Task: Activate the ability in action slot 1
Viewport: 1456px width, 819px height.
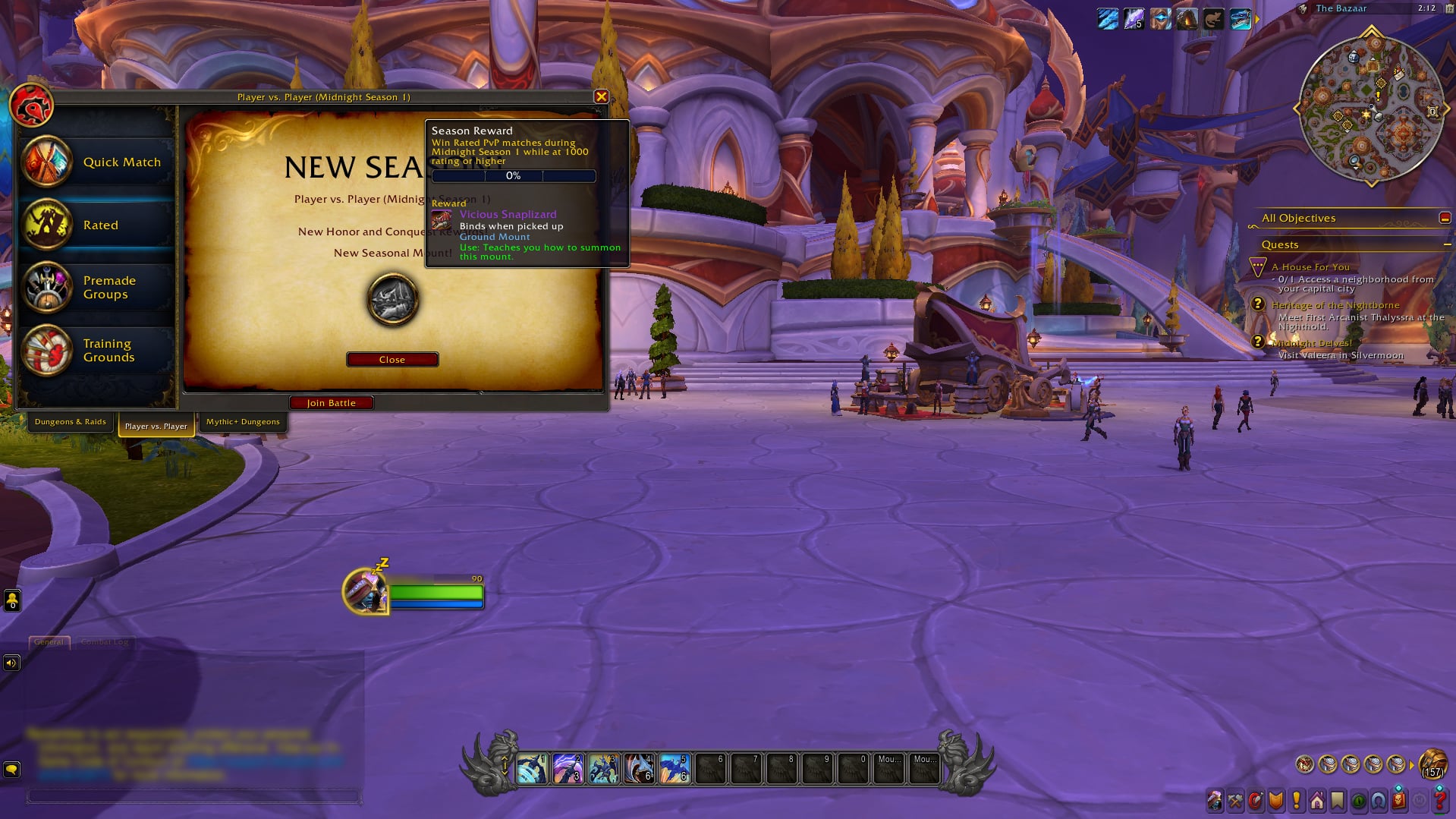Action: tap(532, 769)
